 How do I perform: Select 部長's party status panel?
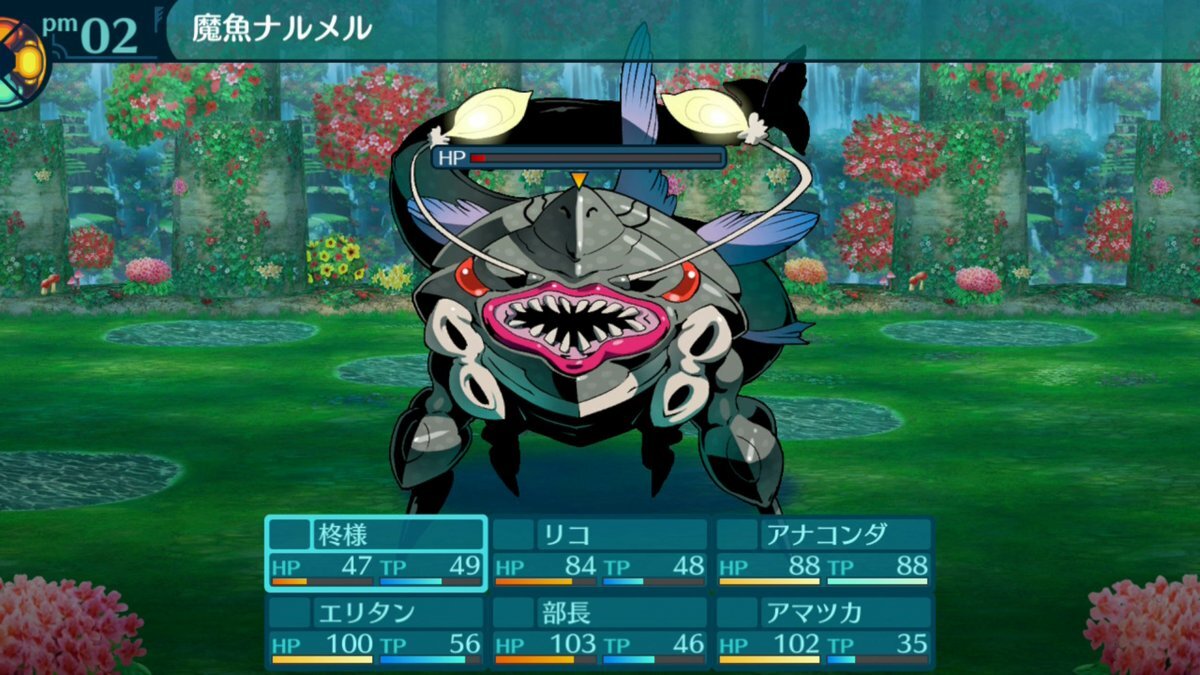click(600, 631)
